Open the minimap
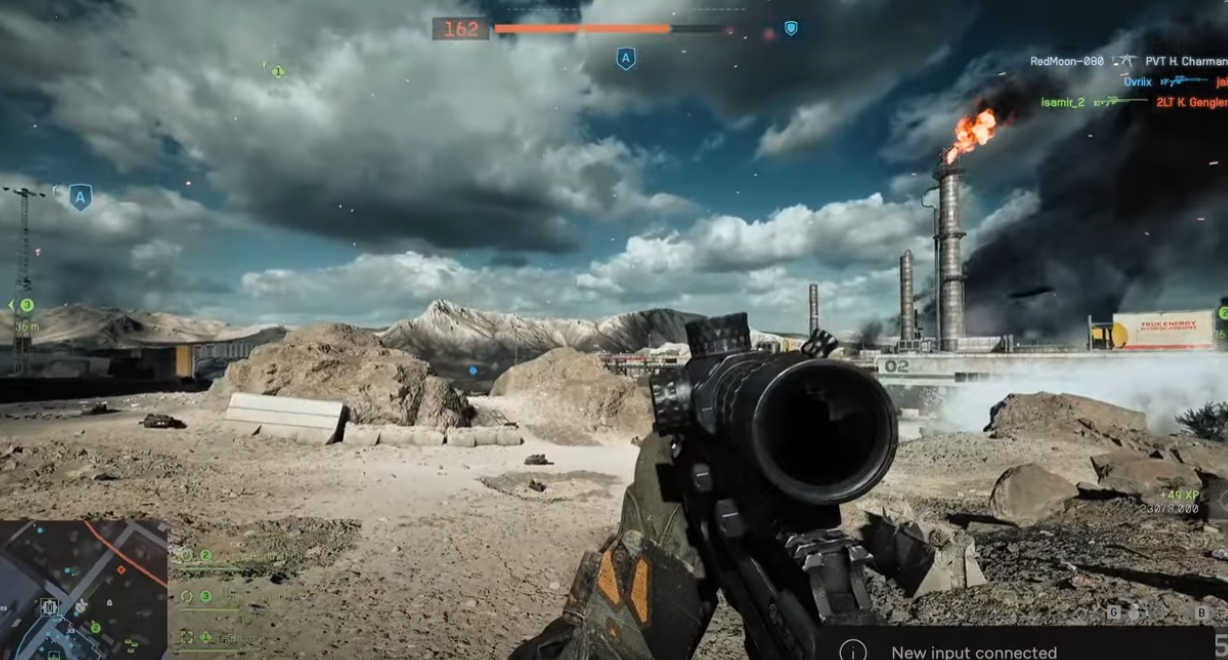Image resolution: width=1228 pixels, height=660 pixels. point(83,590)
